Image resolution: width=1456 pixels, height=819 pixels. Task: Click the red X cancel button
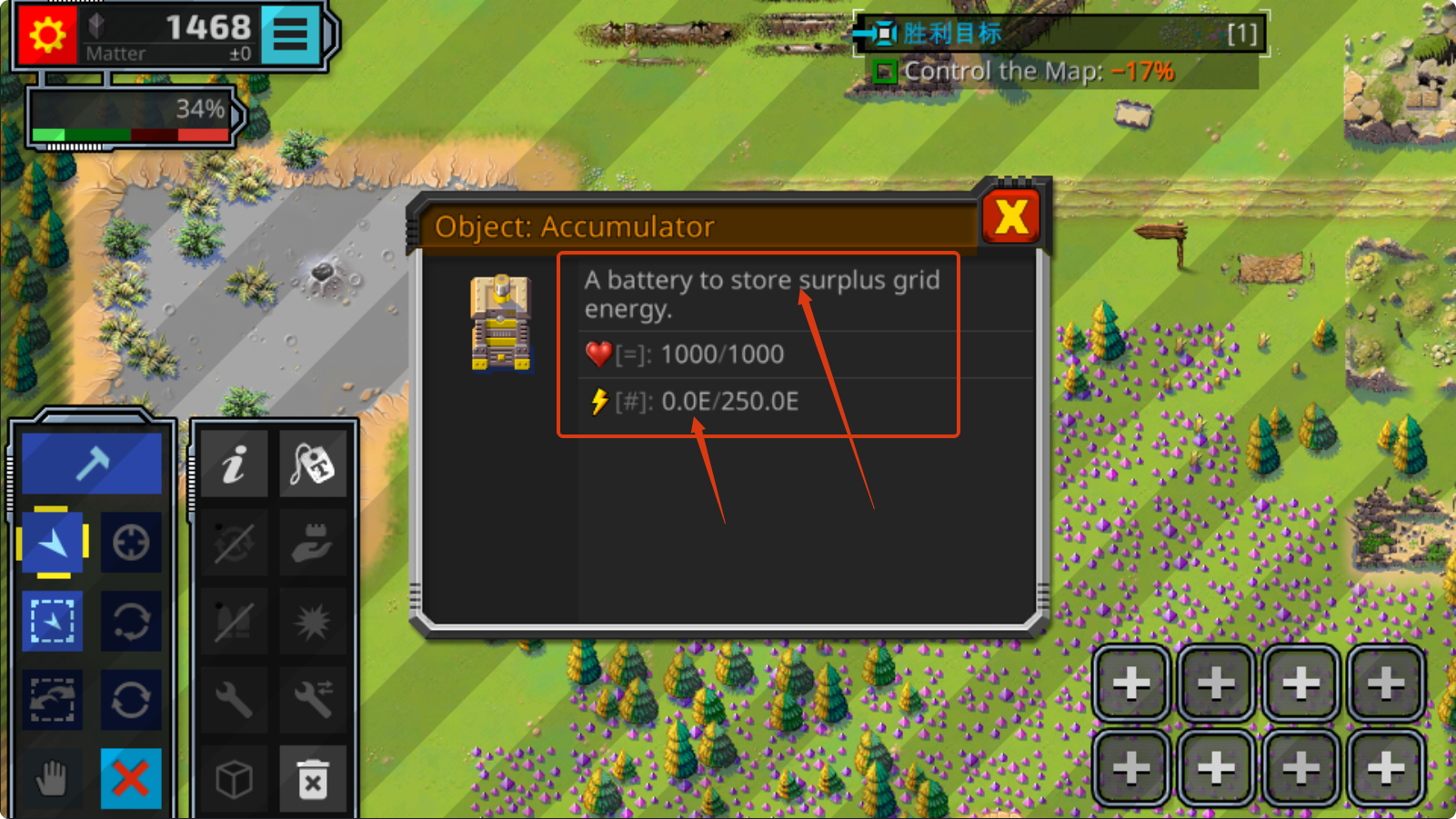pos(131,779)
